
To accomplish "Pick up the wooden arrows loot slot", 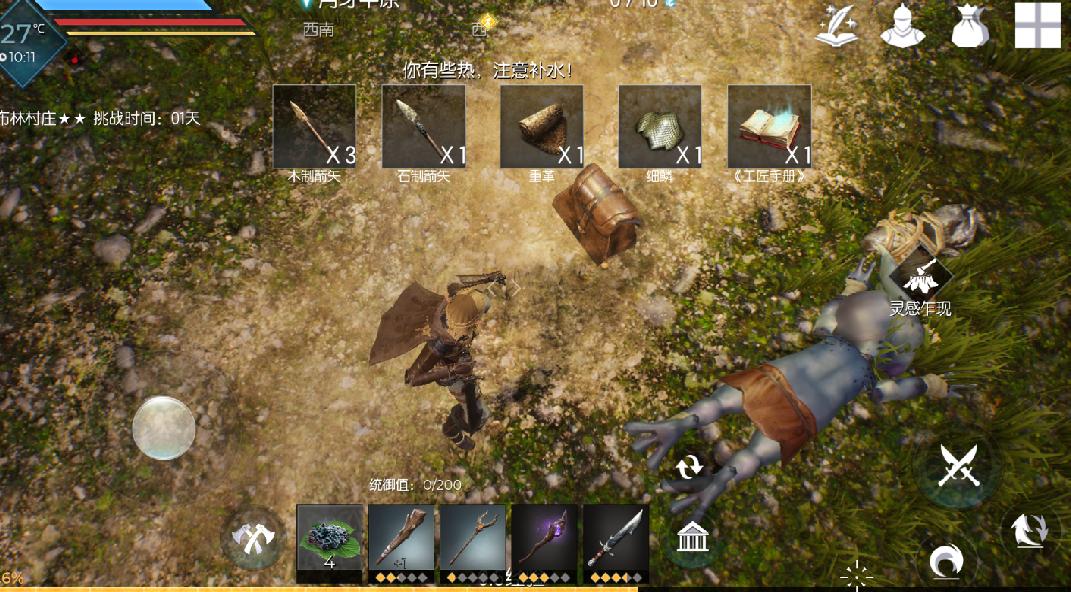I will (x=314, y=126).
